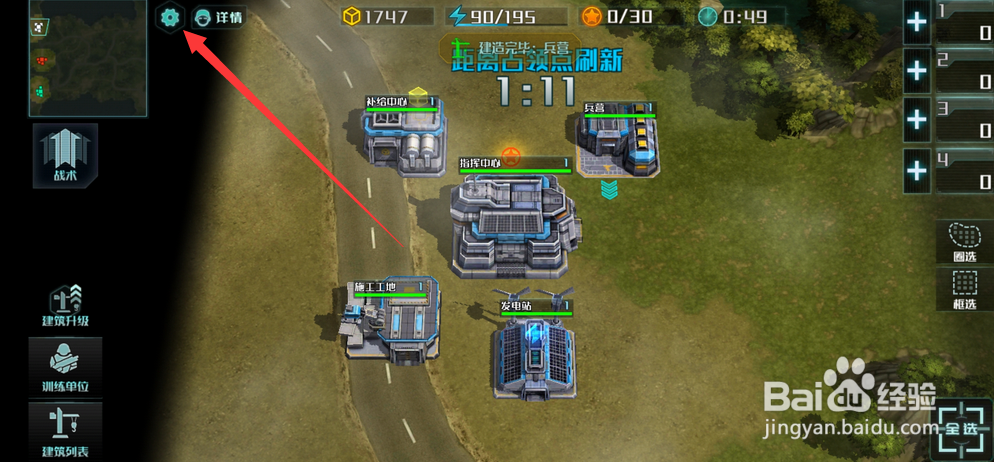Open the gear settings menu
This screenshot has height=462, width=994.
pyautogui.click(x=170, y=17)
